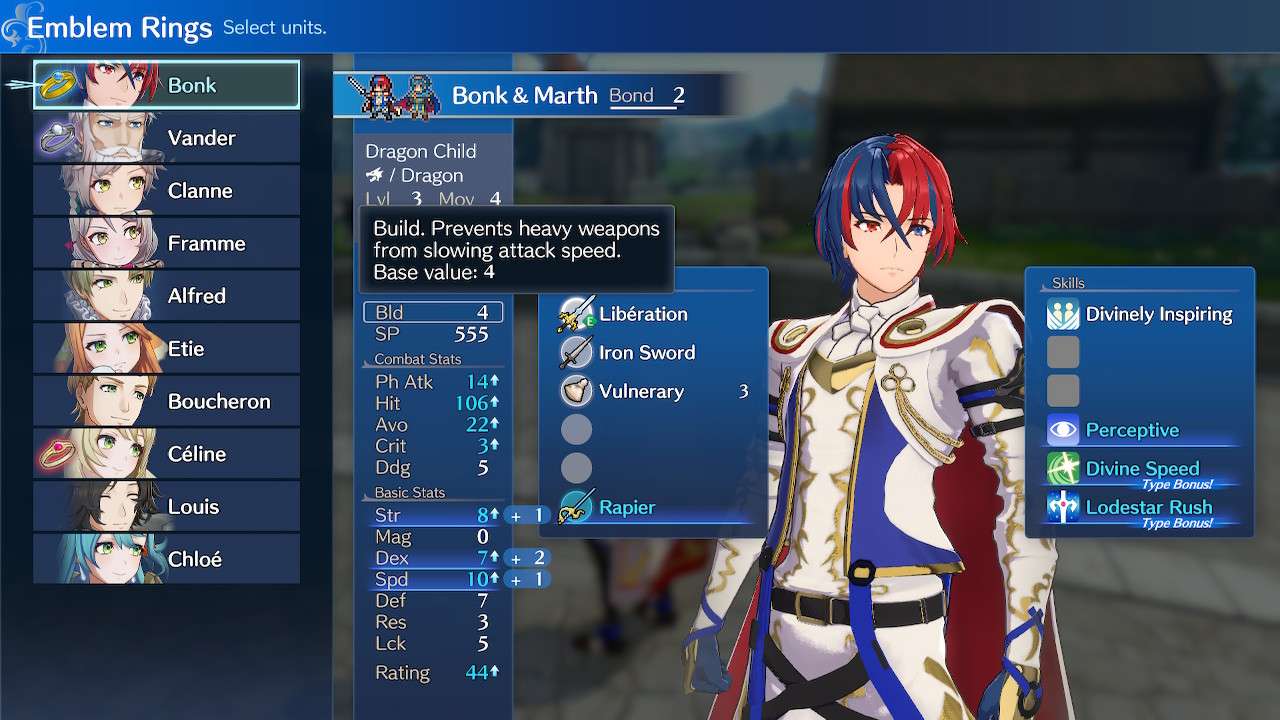Choose the Rapier emblem weapon
The height and width of the screenshot is (720, 1280).
tap(627, 508)
